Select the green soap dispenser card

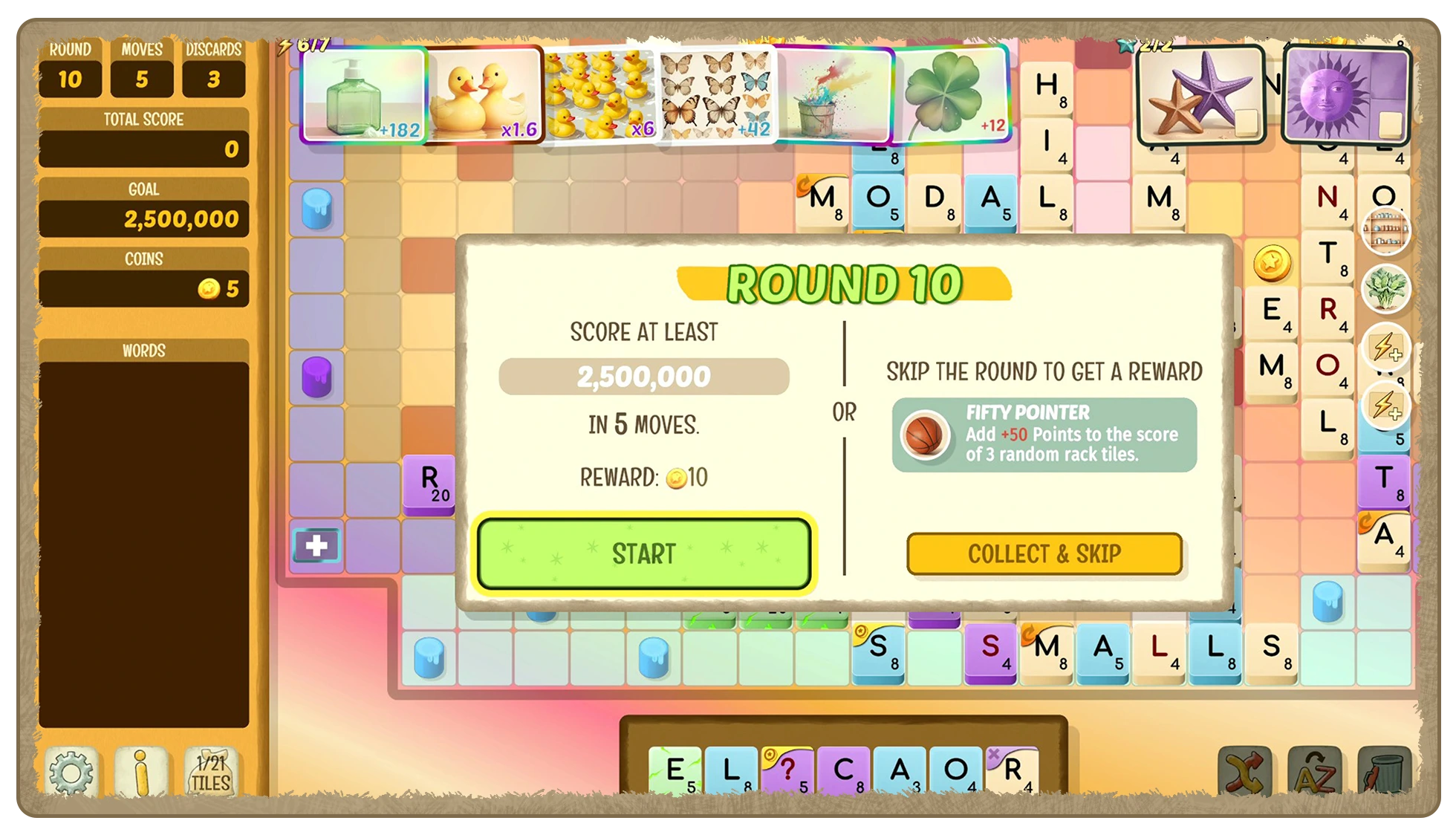point(364,94)
